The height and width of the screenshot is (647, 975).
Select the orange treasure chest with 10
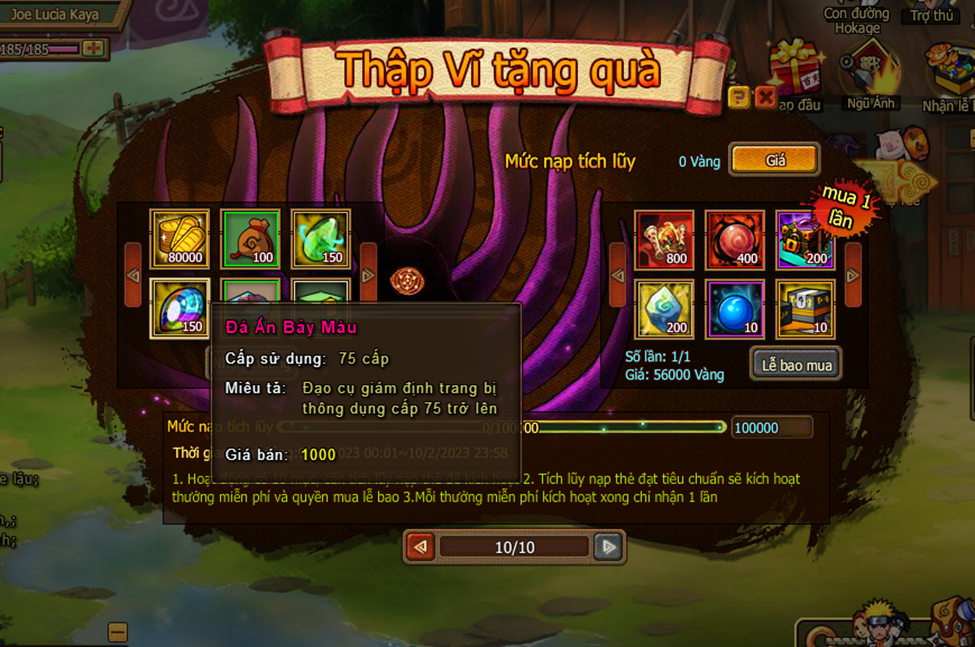[x=805, y=308]
